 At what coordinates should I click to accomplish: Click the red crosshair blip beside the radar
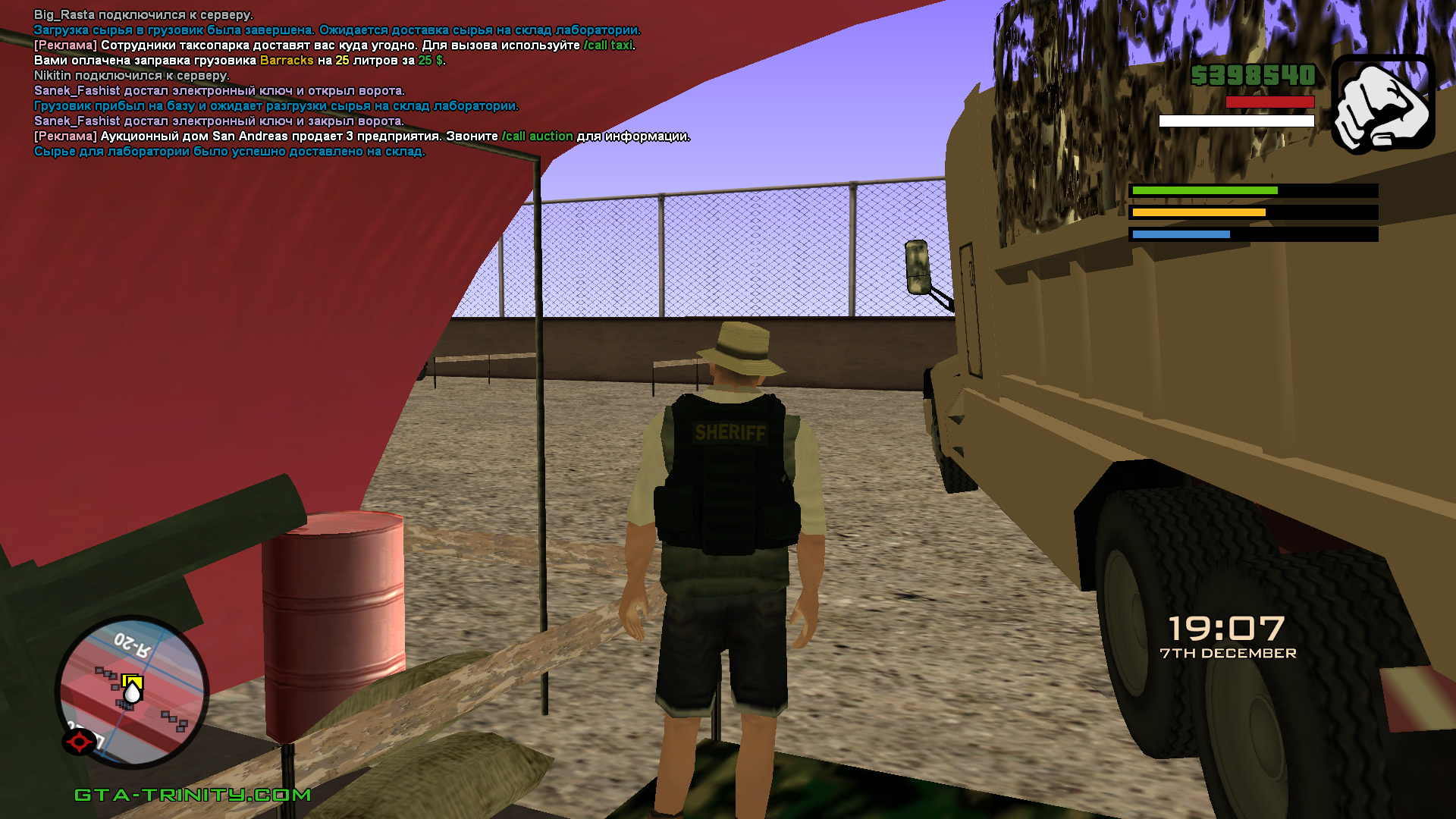(79, 741)
